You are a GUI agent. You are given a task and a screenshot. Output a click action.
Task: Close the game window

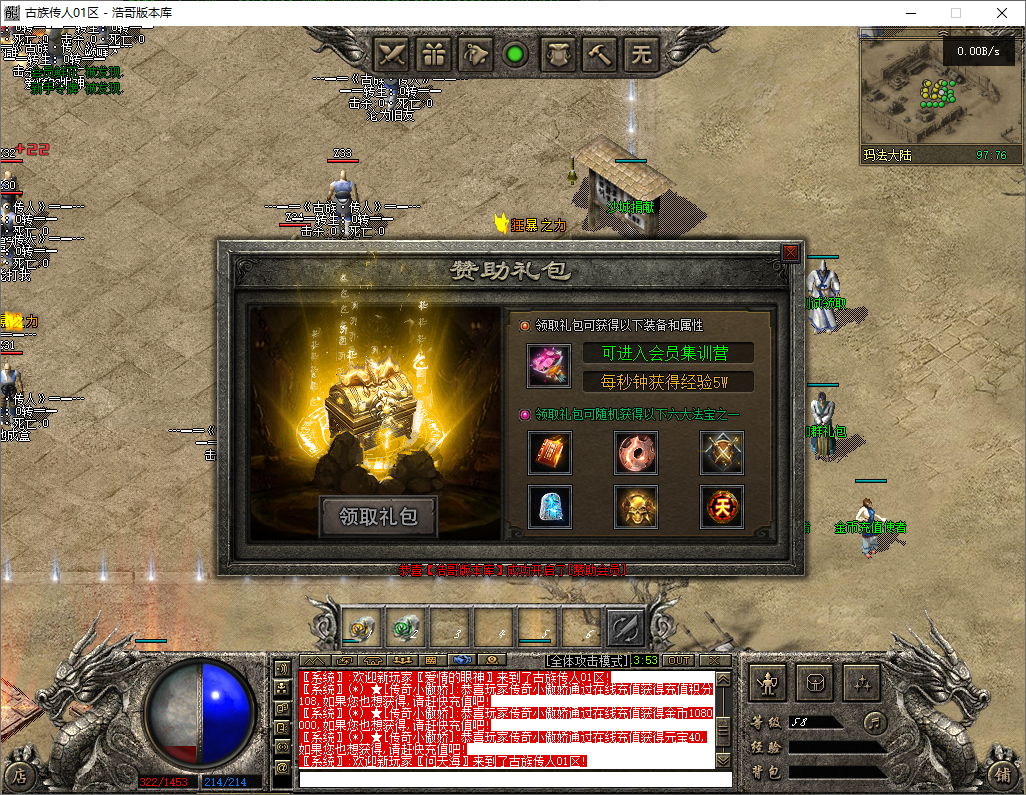point(1002,13)
